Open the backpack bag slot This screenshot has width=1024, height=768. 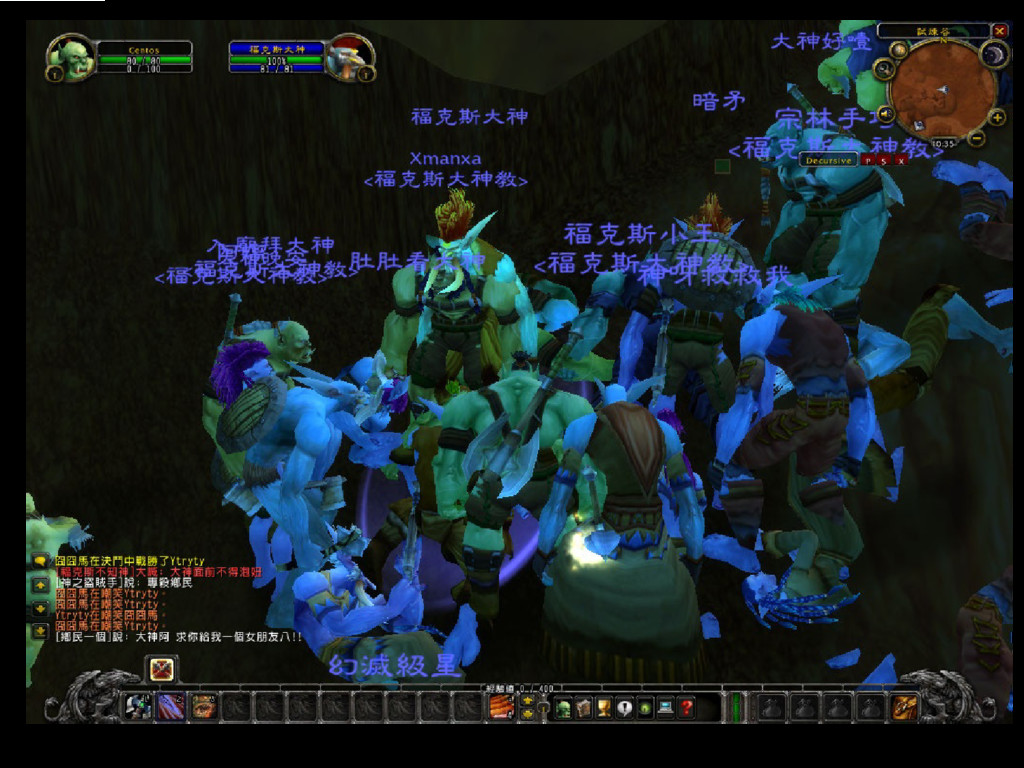pos(906,707)
